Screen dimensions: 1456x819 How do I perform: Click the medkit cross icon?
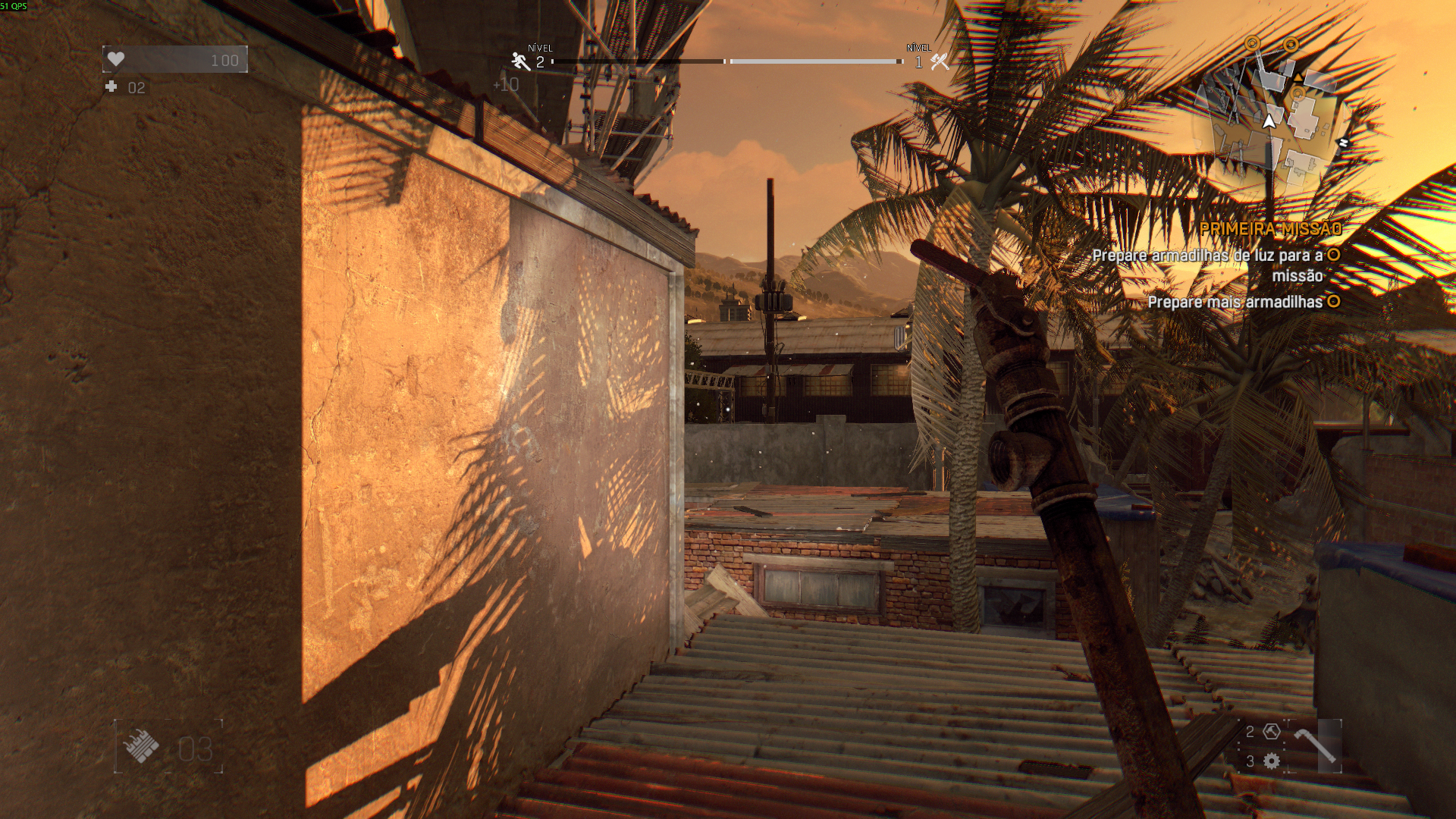click(x=111, y=87)
